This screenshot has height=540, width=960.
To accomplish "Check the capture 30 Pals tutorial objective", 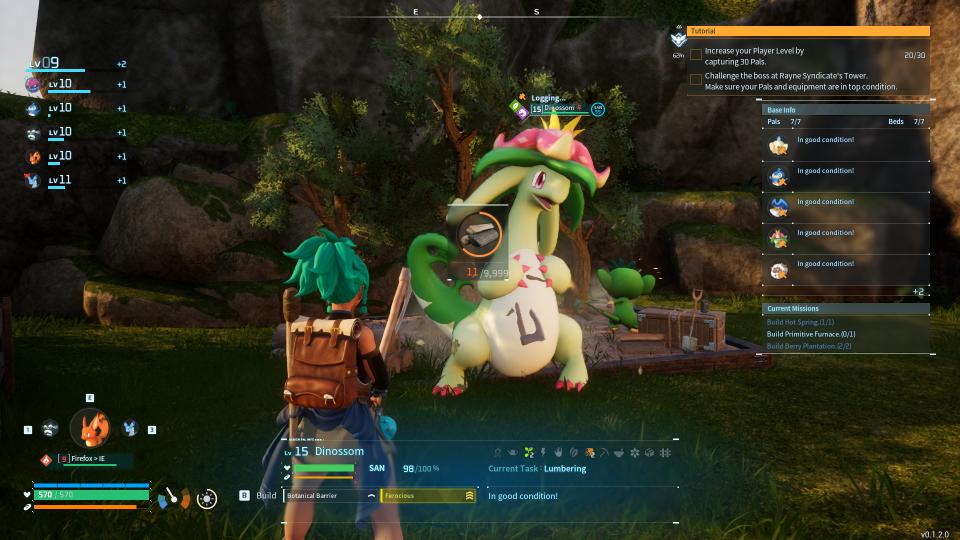I will point(696,55).
